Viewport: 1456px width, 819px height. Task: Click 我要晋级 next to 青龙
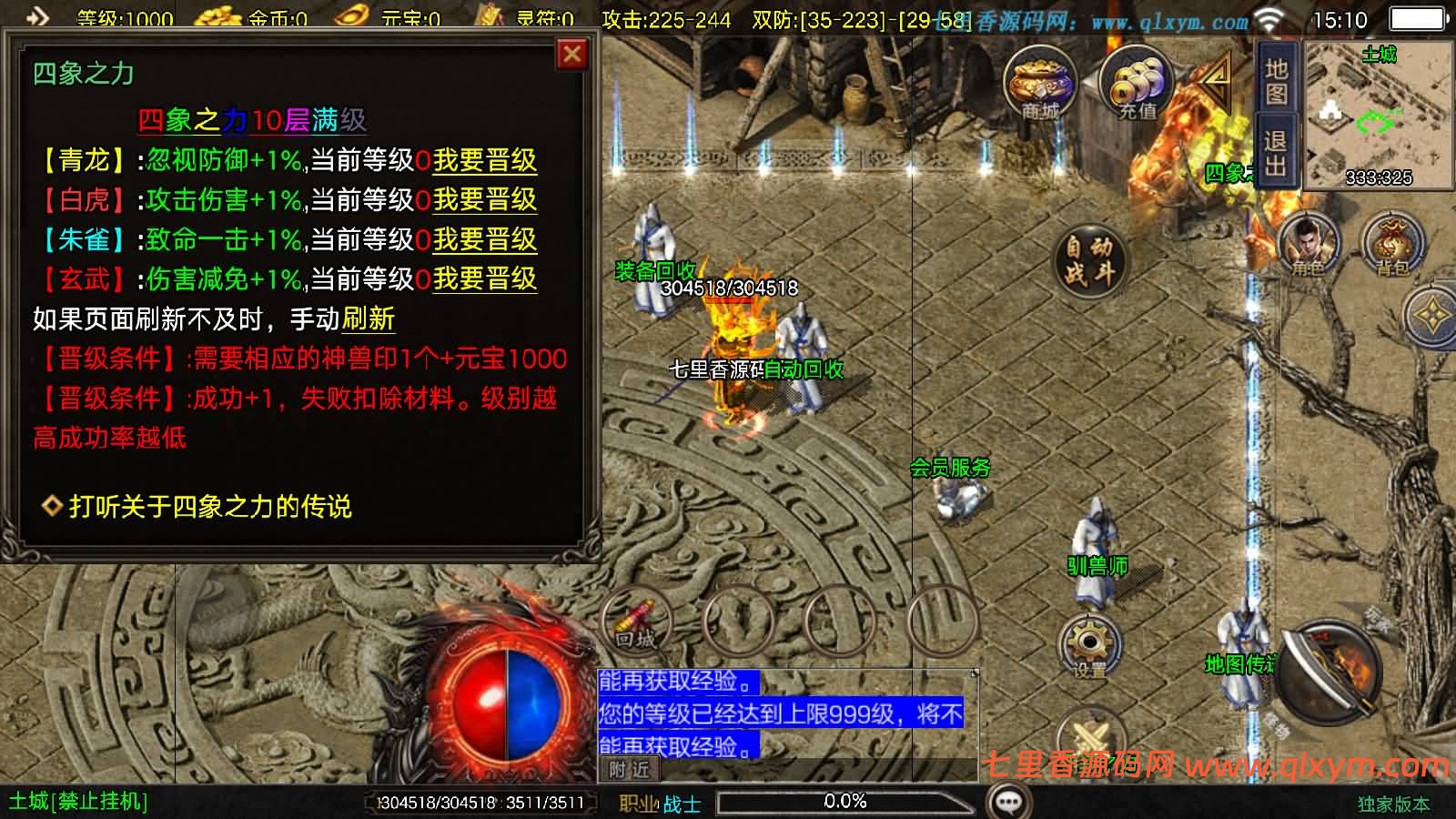pyautogui.click(x=485, y=159)
